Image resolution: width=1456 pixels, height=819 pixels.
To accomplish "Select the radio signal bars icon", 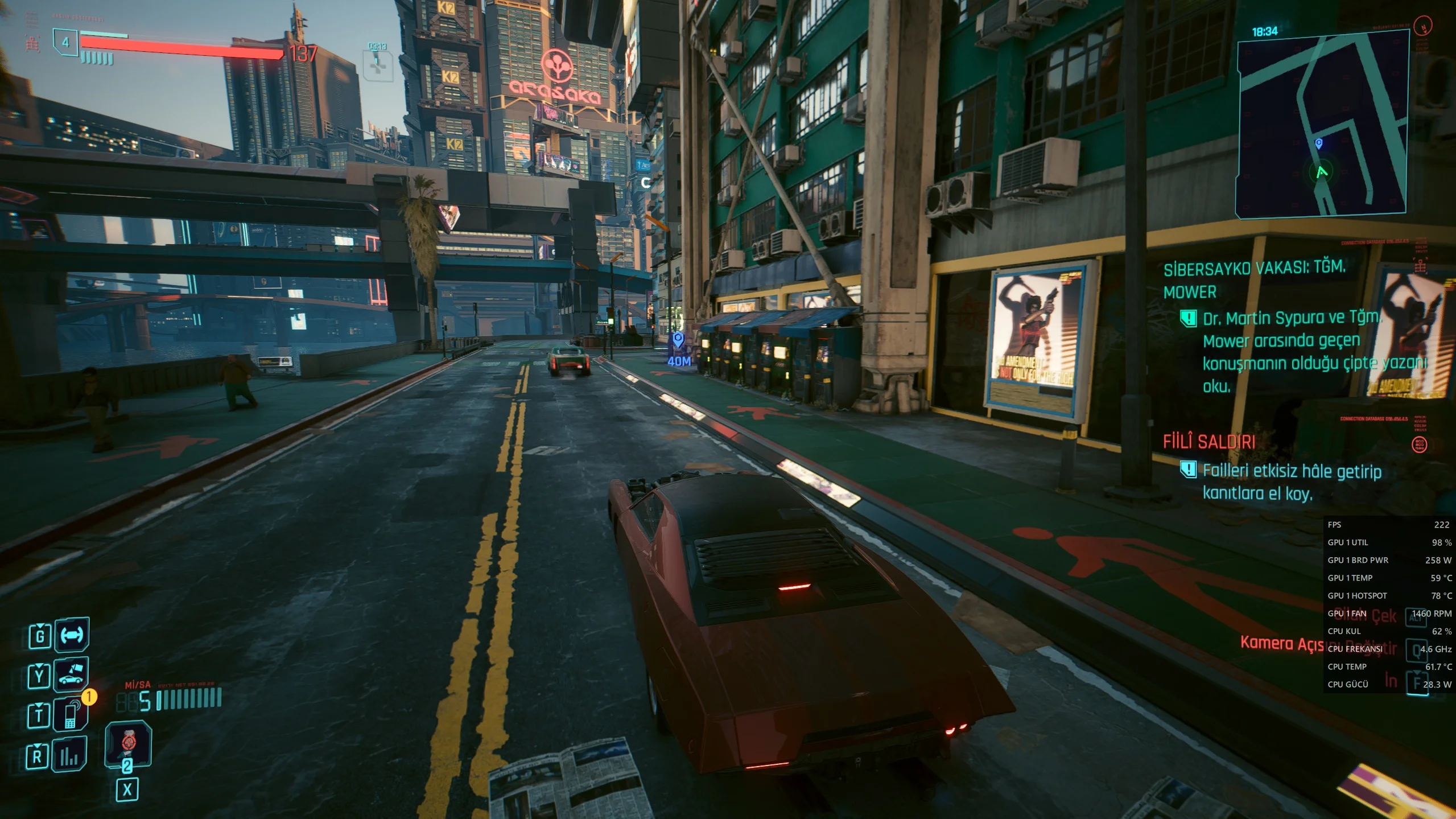I will [69, 755].
